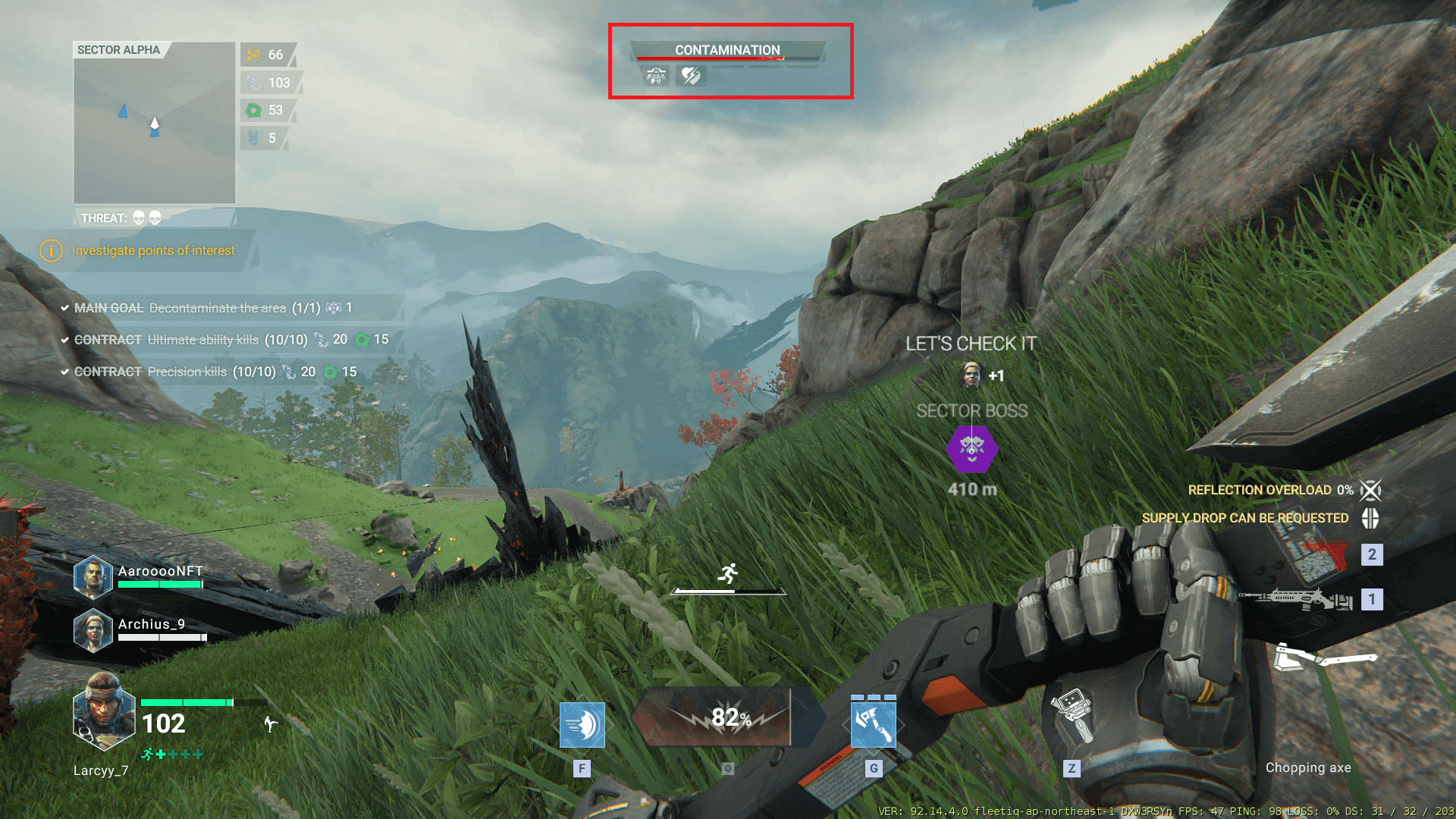Click the Sector Alpha minimap
Screen dimensions: 1456x819
pos(155,124)
